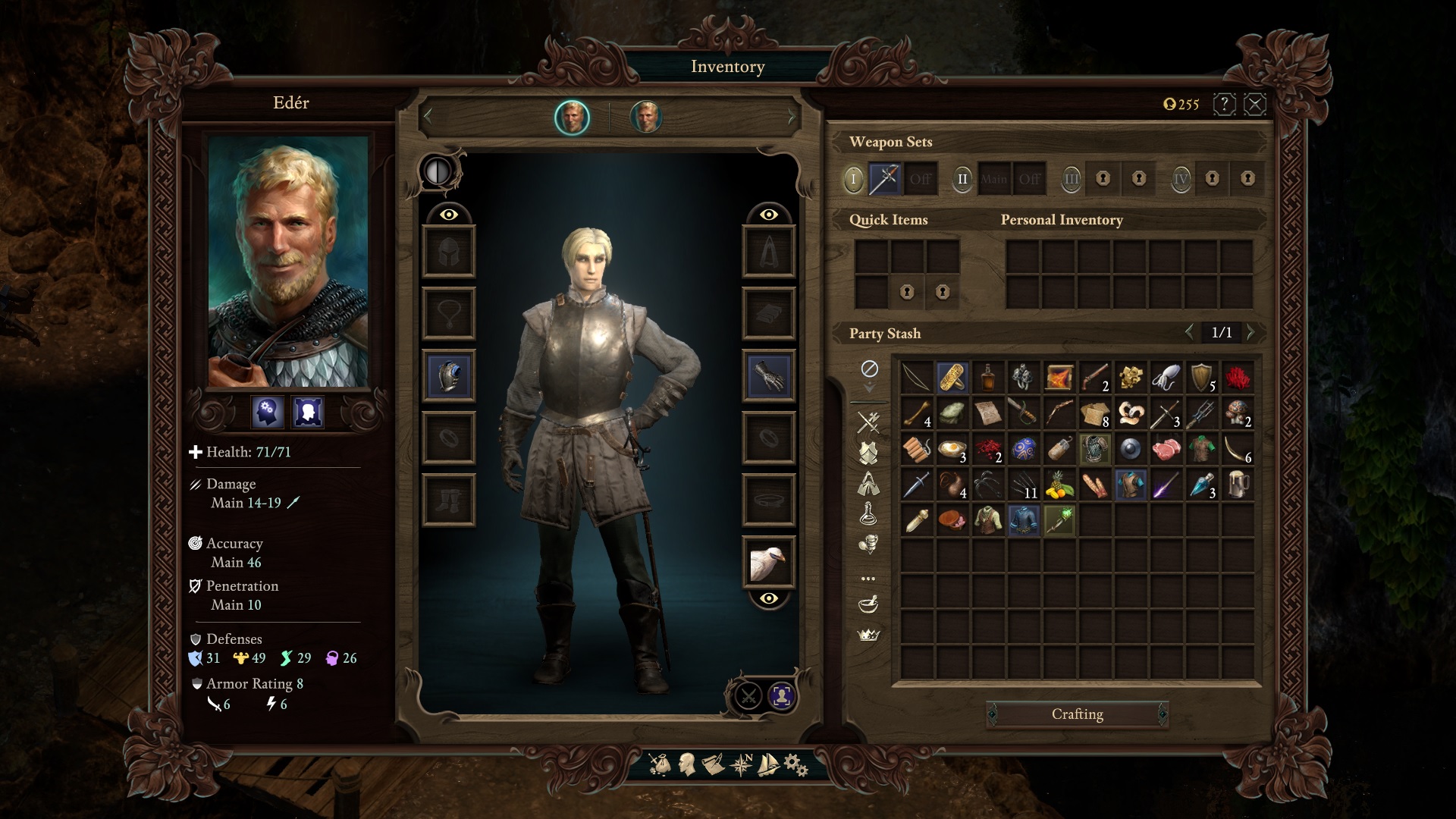The image size is (1456, 819).
Task: Switch to weapon set II
Action: coord(962,179)
